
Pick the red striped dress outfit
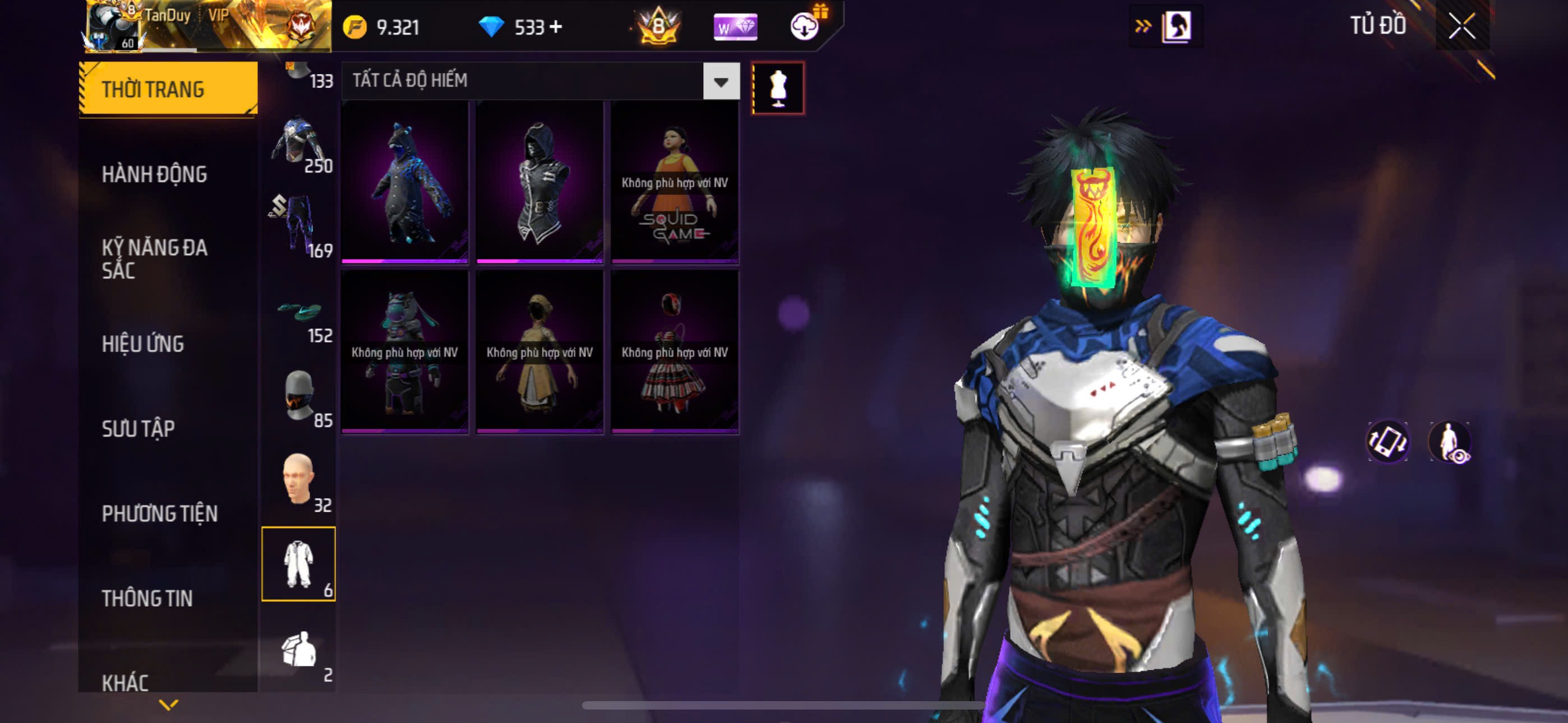pyautogui.click(x=675, y=353)
